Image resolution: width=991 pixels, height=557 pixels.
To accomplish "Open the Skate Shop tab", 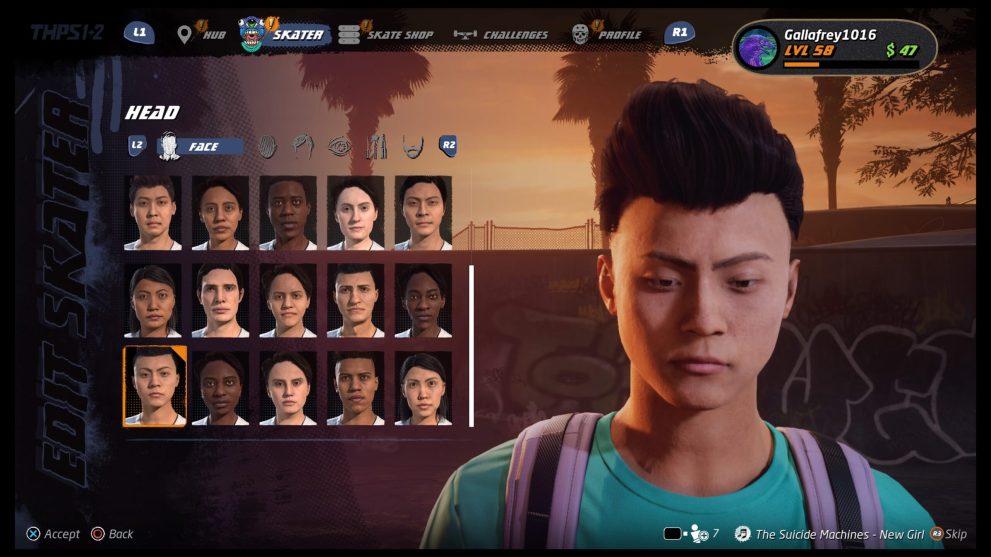I will pos(388,34).
